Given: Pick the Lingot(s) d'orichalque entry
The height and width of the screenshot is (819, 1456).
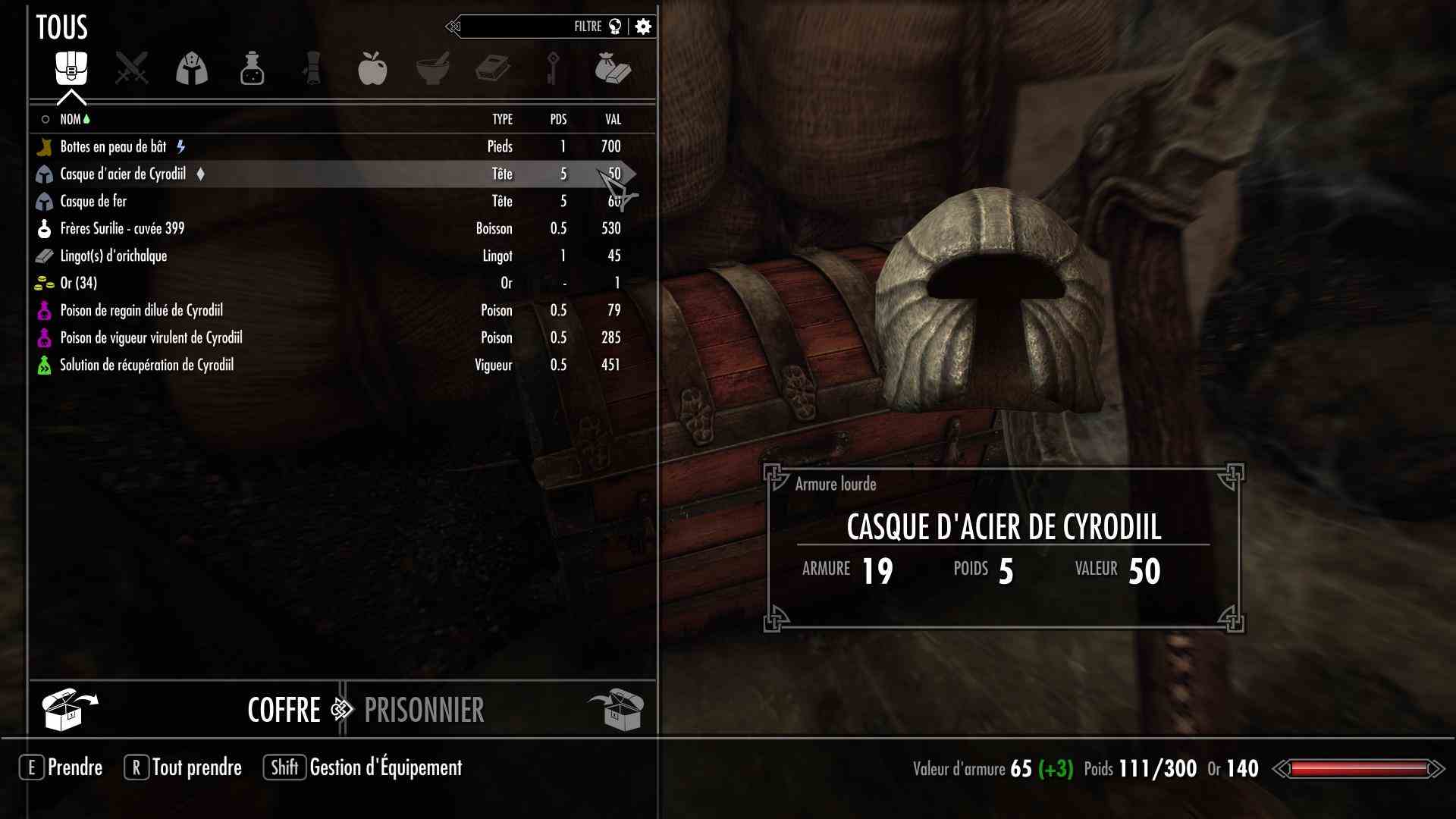Looking at the screenshot, I should (114, 256).
